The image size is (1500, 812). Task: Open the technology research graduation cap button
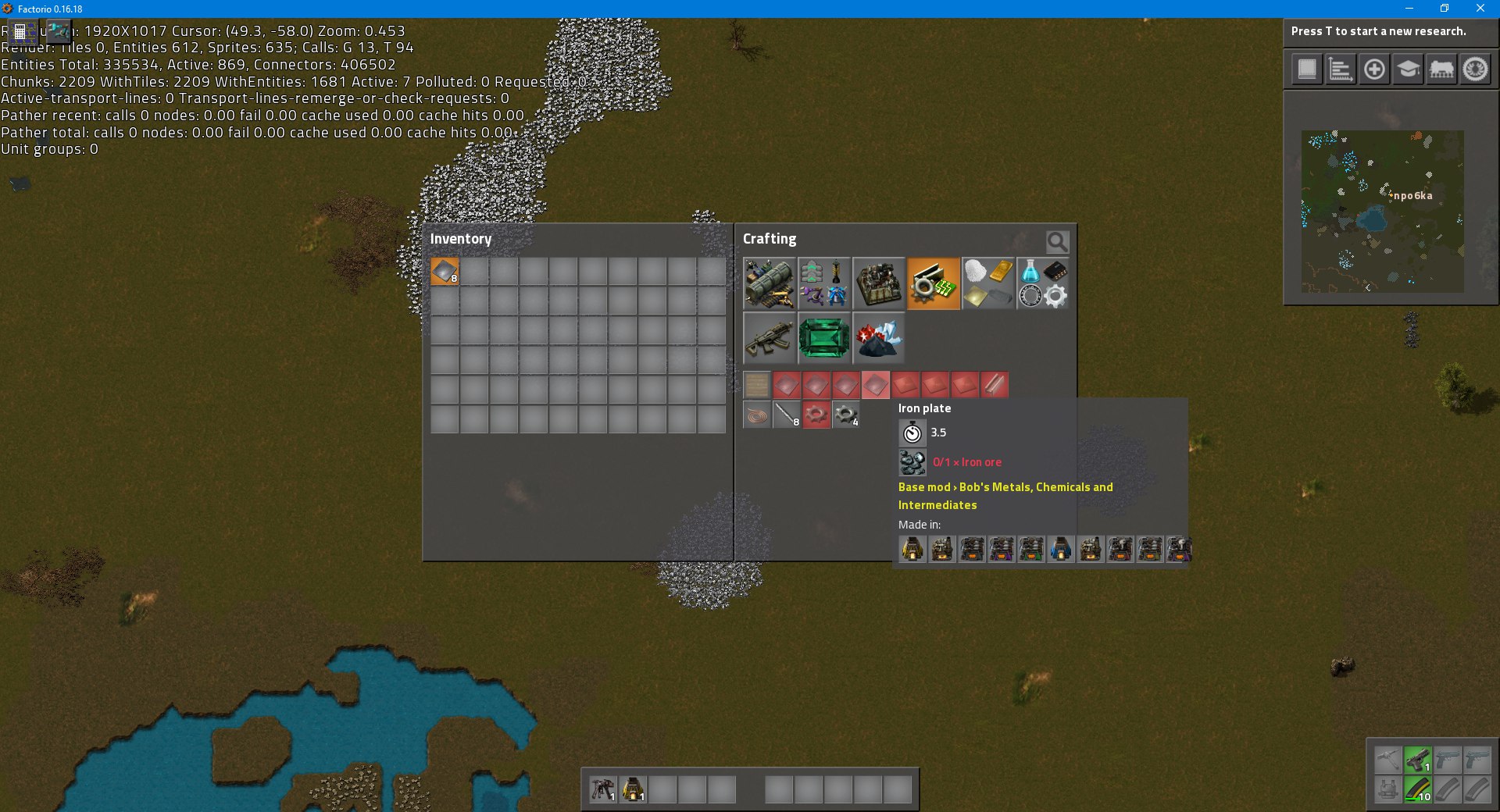pyautogui.click(x=1408, y=69)
